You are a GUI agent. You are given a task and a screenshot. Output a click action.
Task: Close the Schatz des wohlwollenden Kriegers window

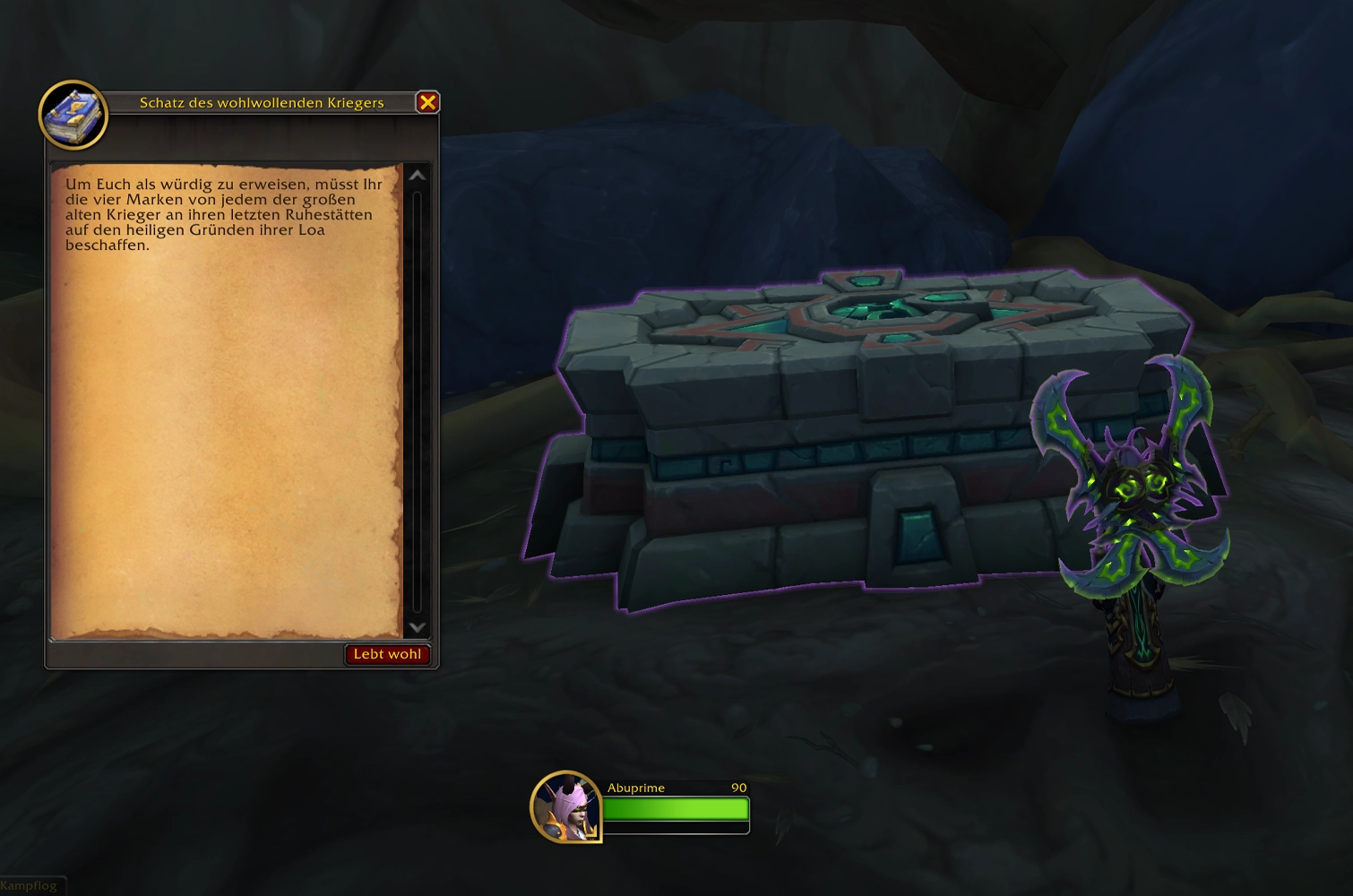tap(427, 102)
